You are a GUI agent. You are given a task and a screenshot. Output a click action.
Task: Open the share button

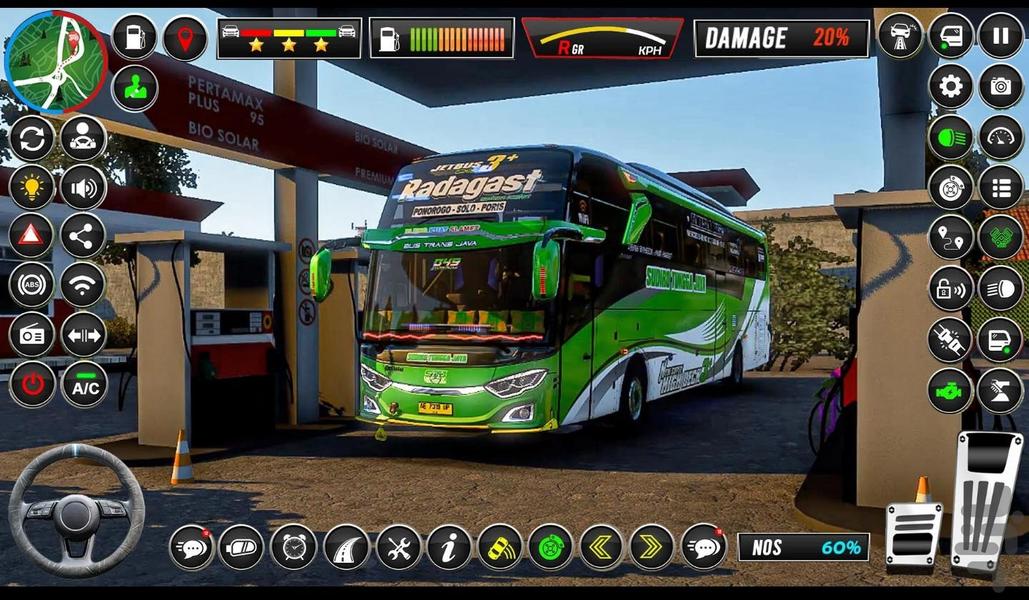pos(84,236)
